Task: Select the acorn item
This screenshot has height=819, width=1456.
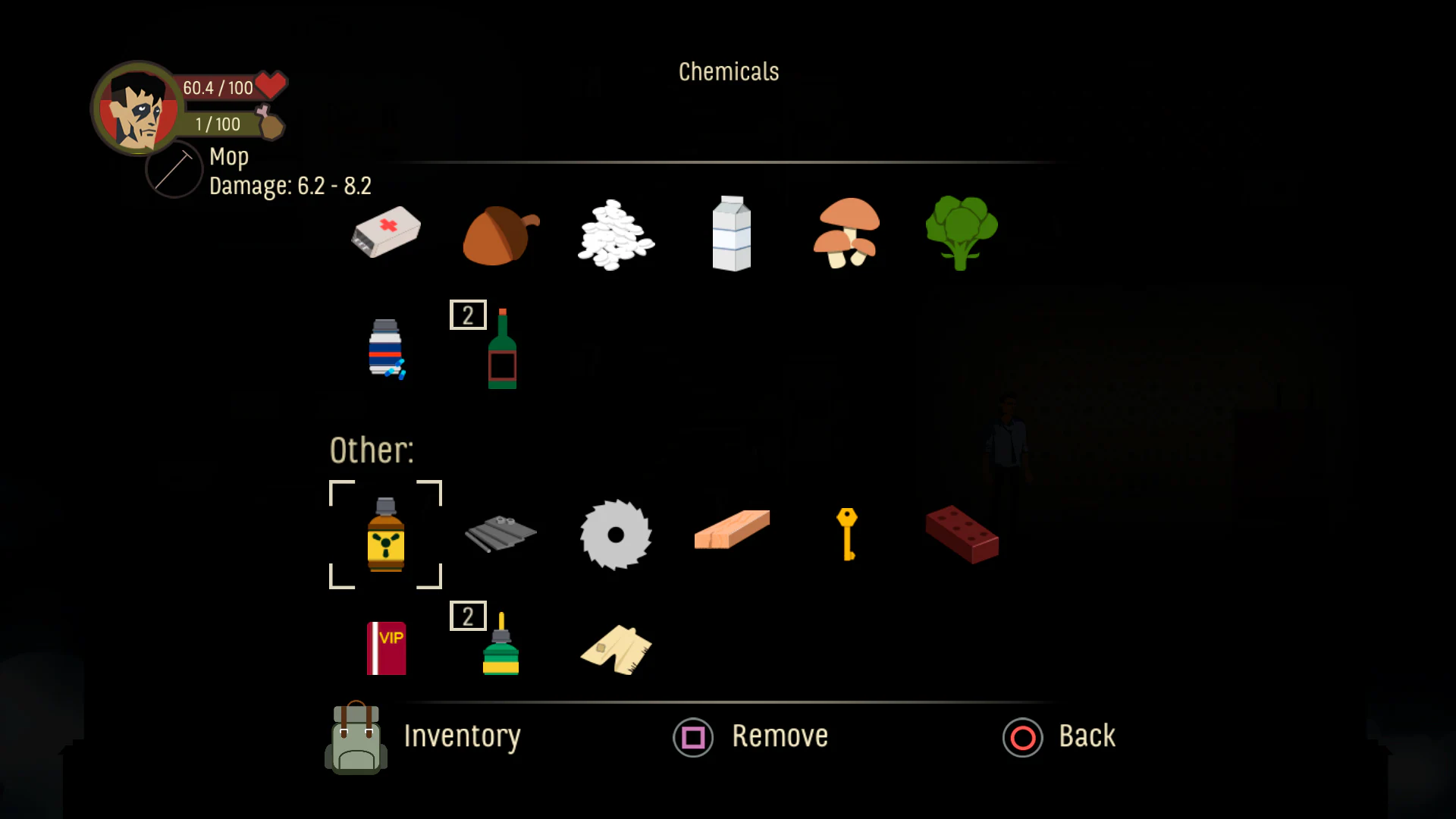Action: point(500,234)
